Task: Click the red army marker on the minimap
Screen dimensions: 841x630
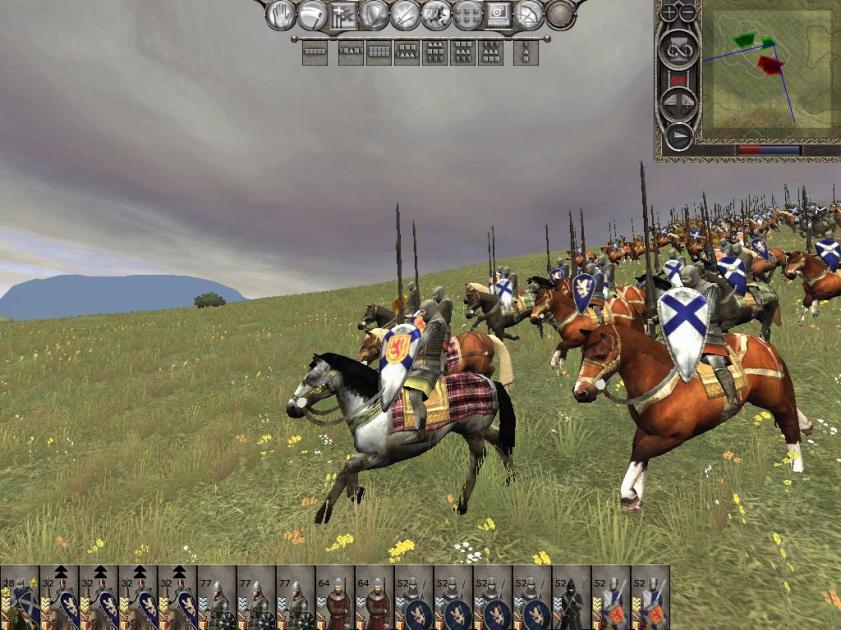Action: [x=769, y=65]
